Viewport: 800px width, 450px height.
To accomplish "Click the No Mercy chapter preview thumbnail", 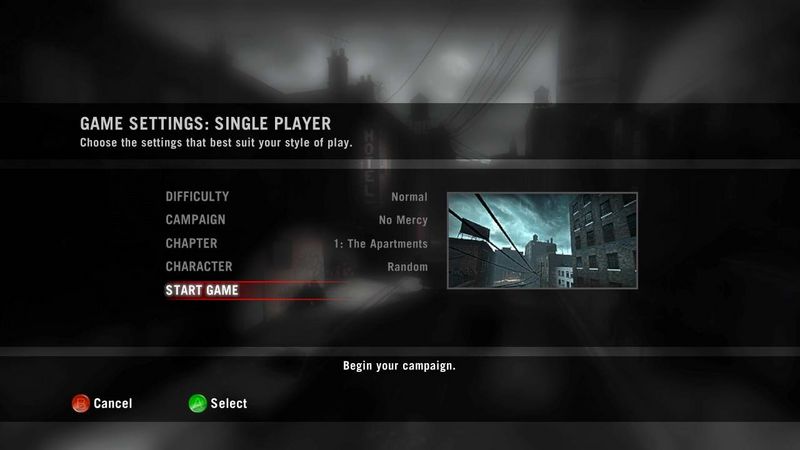I will point(541,239).
